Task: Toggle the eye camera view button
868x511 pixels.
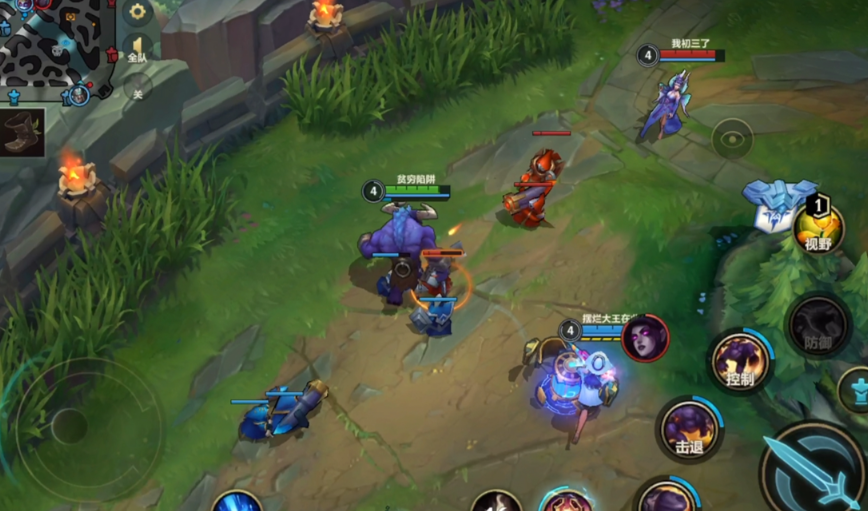Action: (732, 138)
